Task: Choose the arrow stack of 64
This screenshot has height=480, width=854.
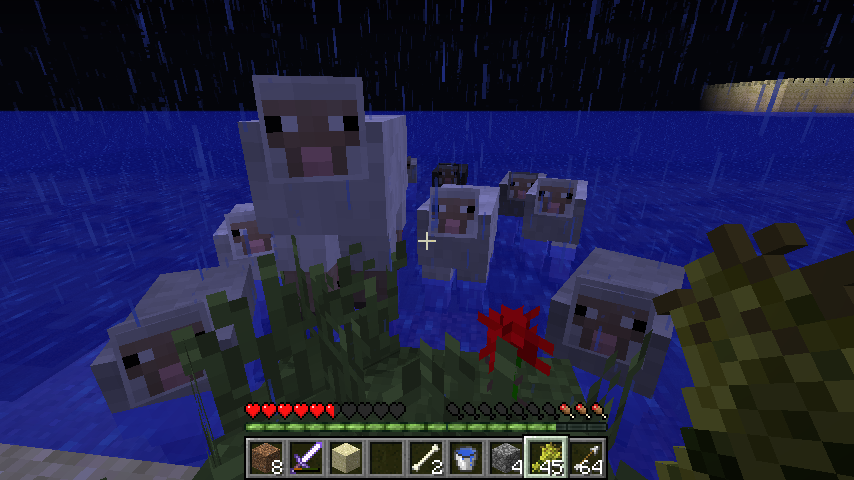Action: point(586,457)
